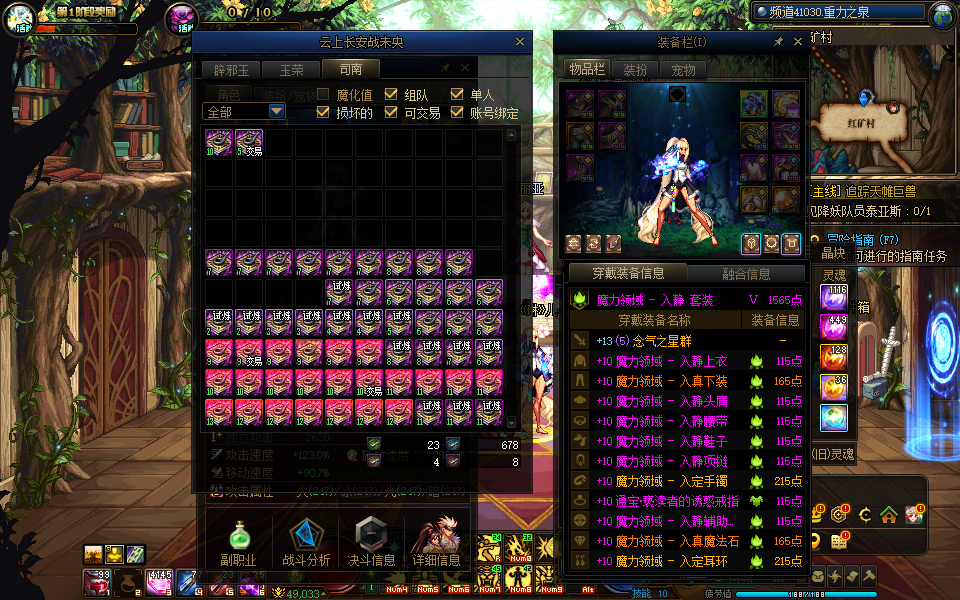Toggle the 可交易 checkbox
The height and width of the screenshot is (600, 960).
391,112
